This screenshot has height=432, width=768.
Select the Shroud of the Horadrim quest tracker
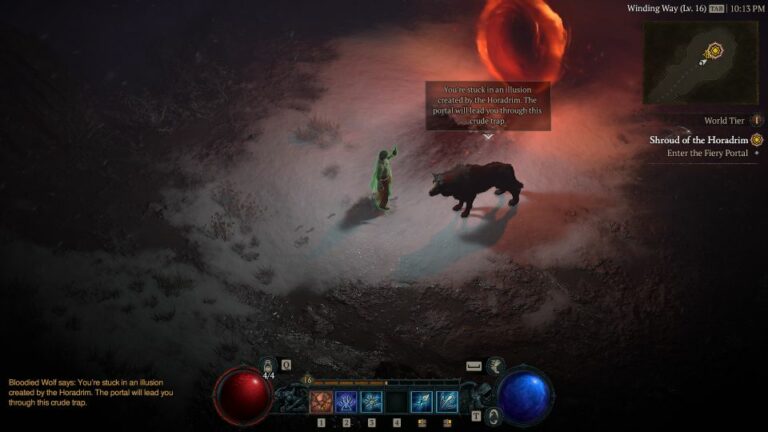coord(700,139)
